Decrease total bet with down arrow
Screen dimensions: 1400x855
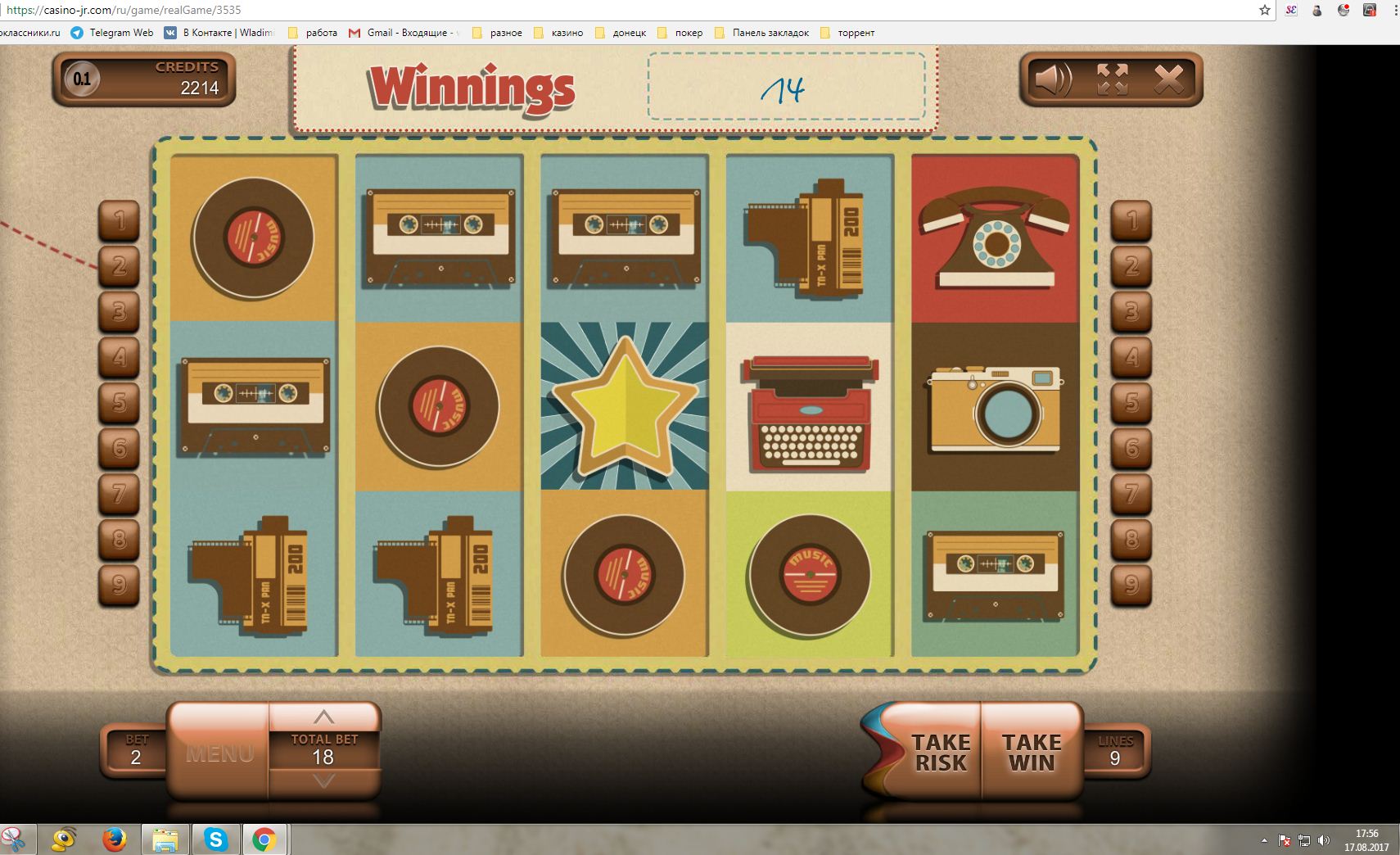tap(324, 781)
